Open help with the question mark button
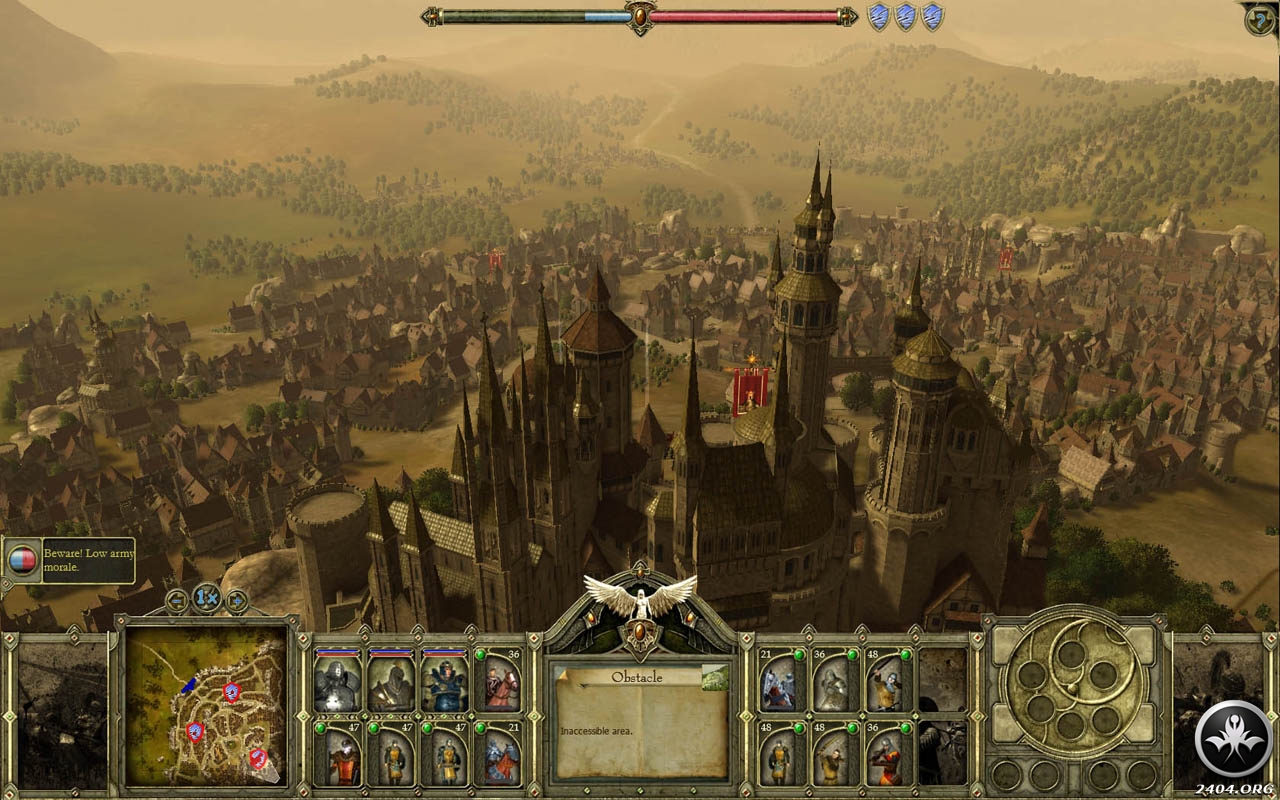The width and height of the screenshot is (1280, 800). (x=1260, y=20)
